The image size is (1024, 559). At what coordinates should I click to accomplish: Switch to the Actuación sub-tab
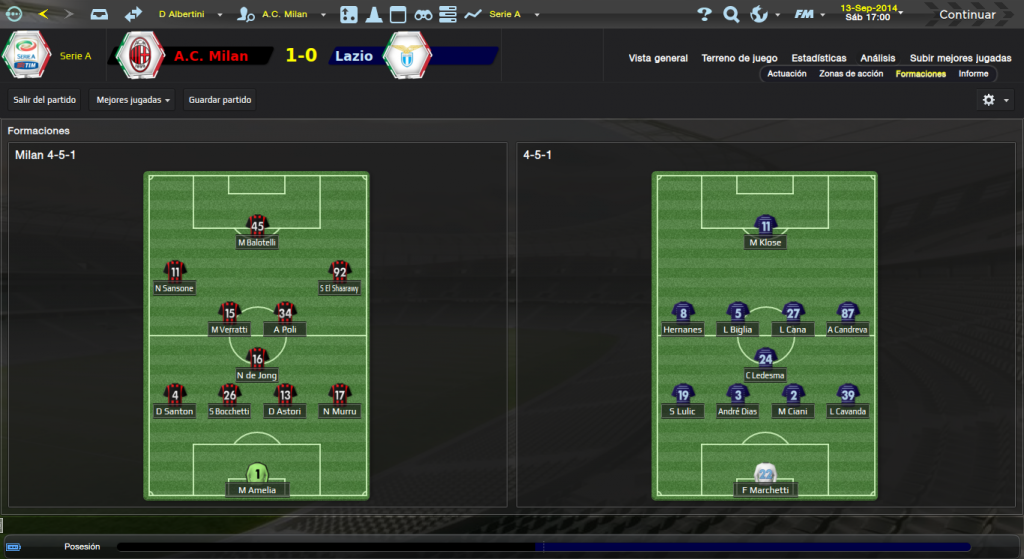tap(787, 74)
